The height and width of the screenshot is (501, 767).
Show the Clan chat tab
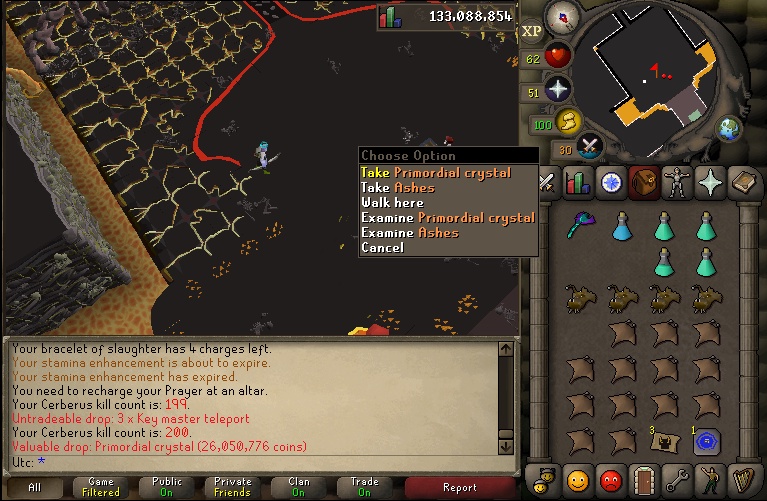(x=299, y=488)
